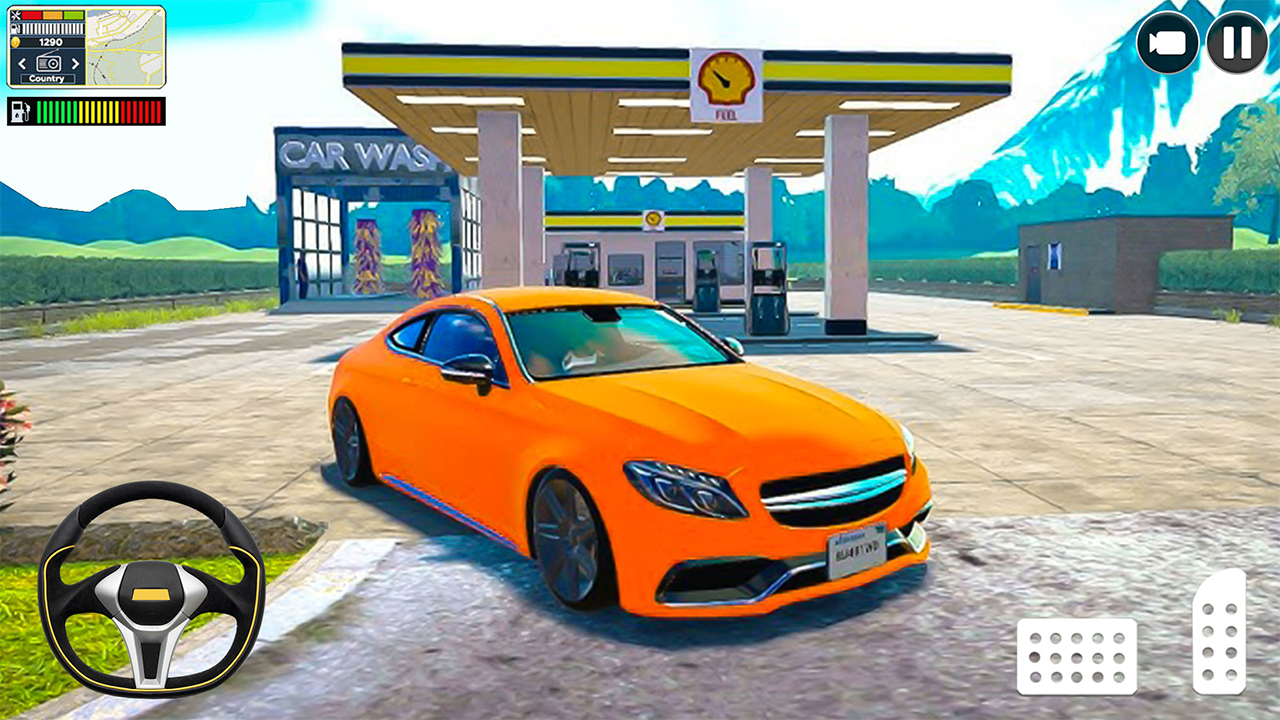Screen dimensions: 1280x720
Task: Click the wrench repair icon on HUD
Action: (15, 15)
